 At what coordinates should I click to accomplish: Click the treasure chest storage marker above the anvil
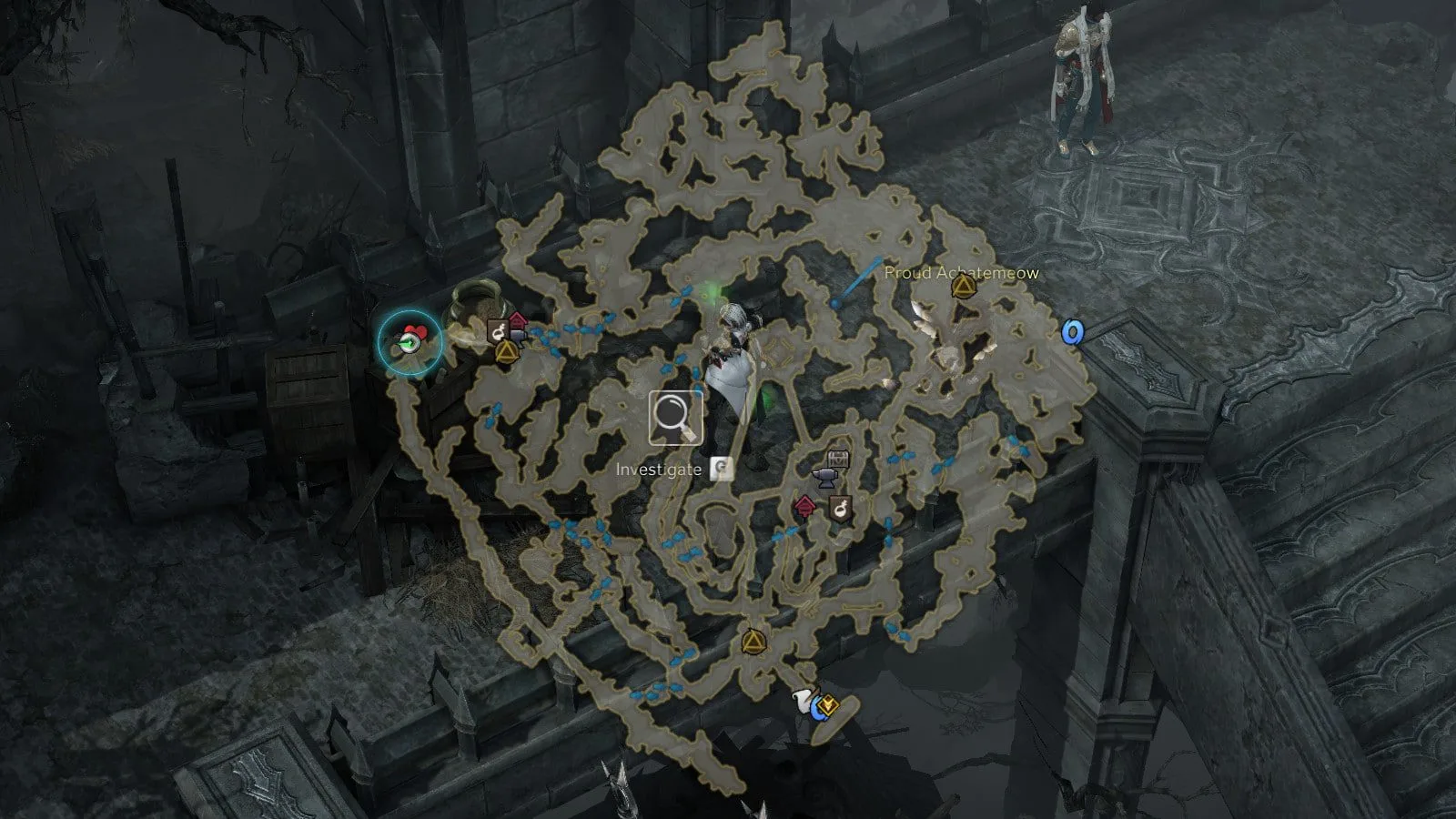[838, 458]
